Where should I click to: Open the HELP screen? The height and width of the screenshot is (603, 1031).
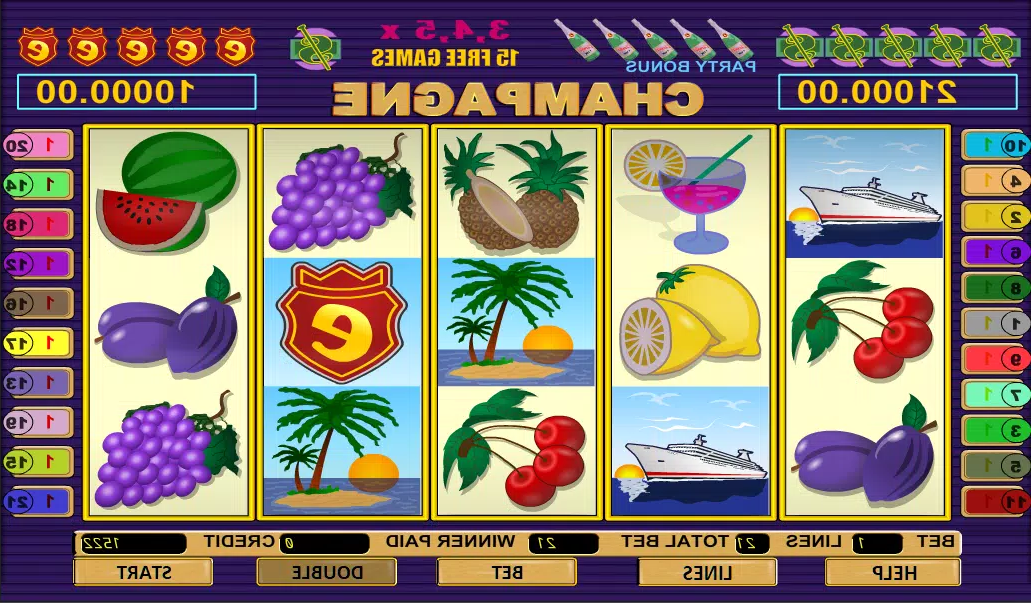click(x=892, y=572)
